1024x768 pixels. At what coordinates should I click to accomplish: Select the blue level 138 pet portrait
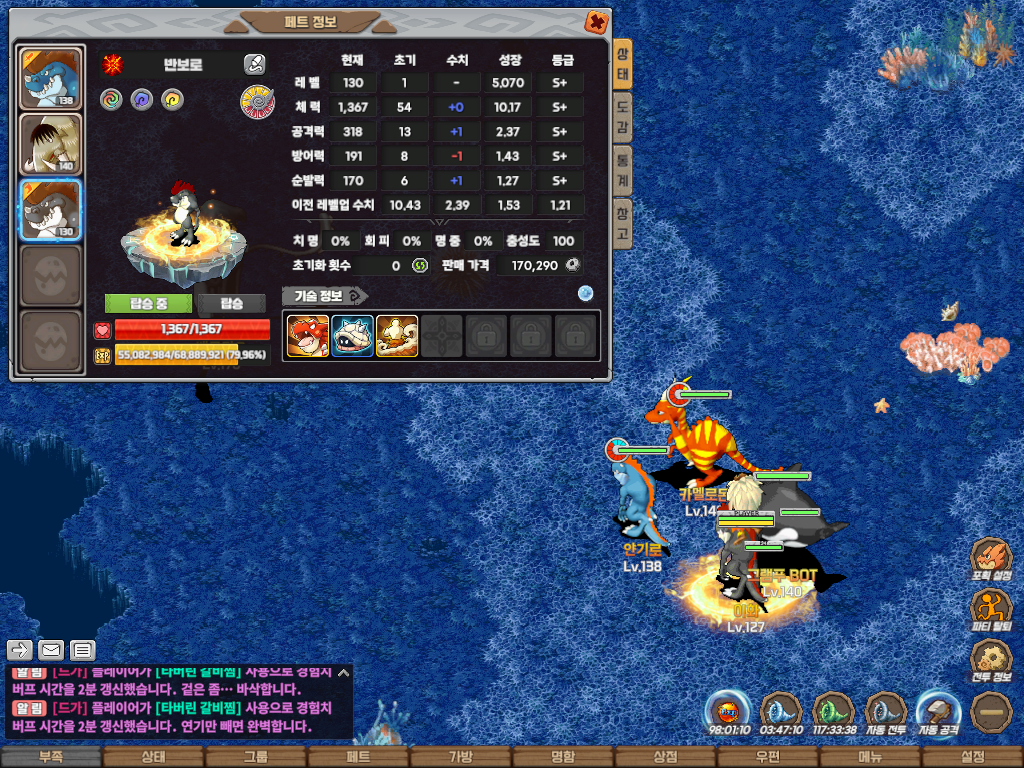pyautogui.click(x=50, y=78)
